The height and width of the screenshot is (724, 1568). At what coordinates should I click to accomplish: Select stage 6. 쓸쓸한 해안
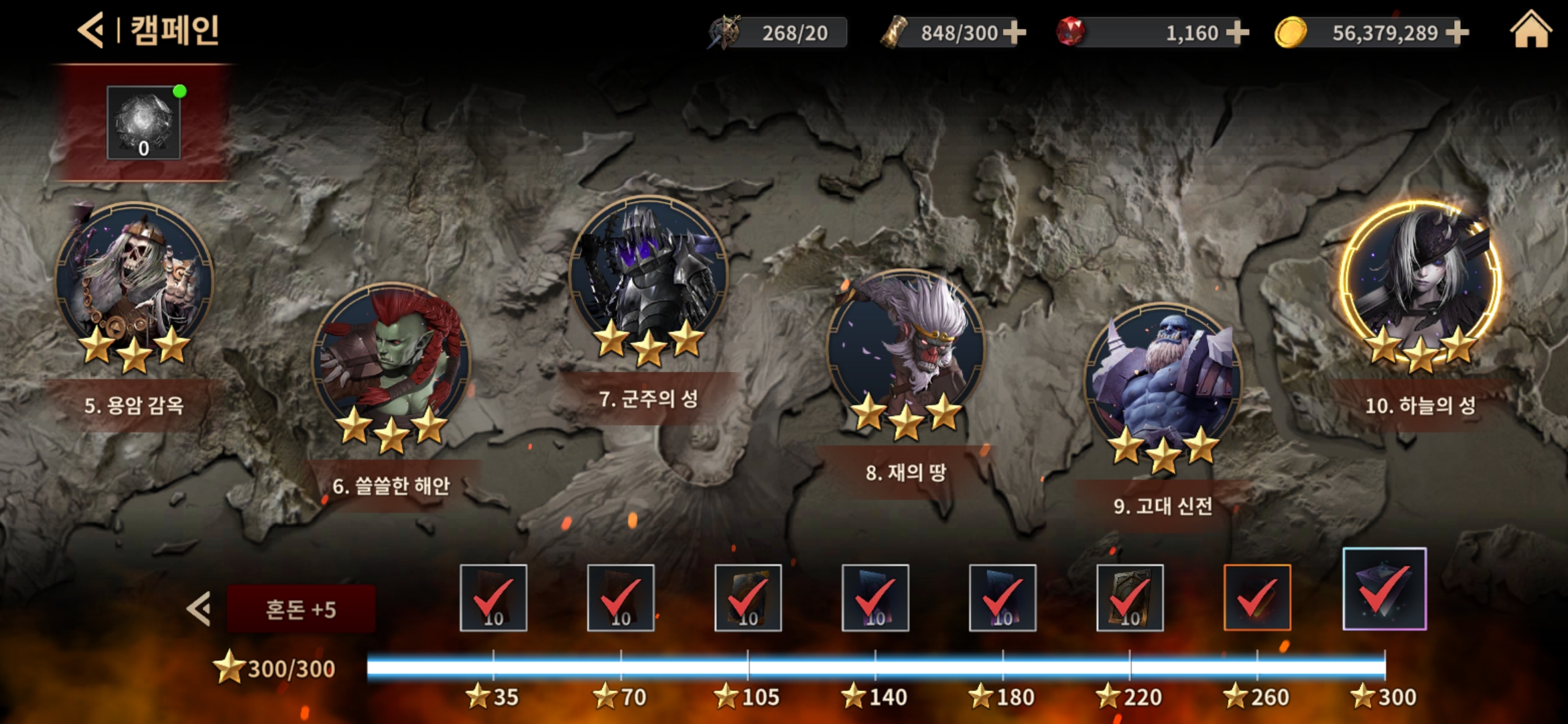tap(391, 362)
